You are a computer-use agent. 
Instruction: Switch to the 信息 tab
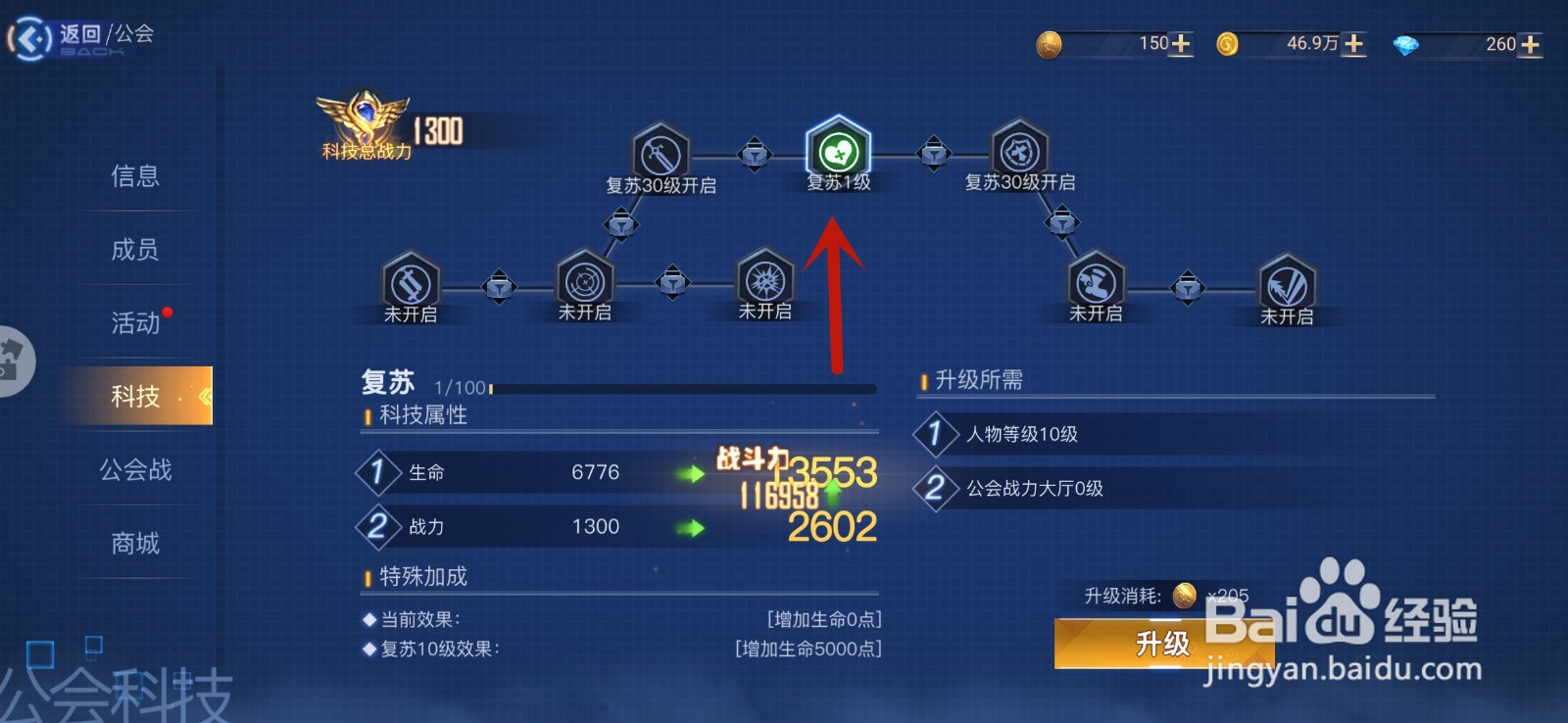click(135, 176)
